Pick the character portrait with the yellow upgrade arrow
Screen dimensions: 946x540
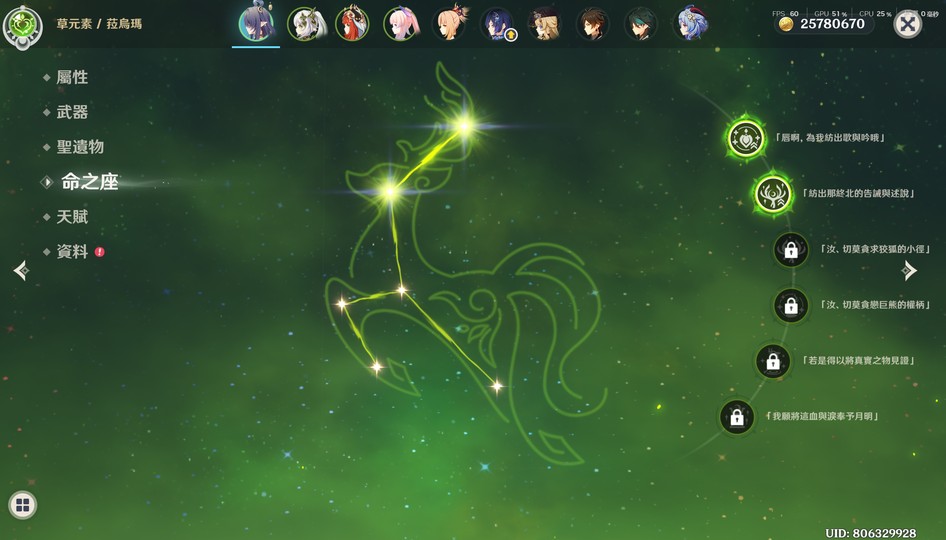pos(498,24)
